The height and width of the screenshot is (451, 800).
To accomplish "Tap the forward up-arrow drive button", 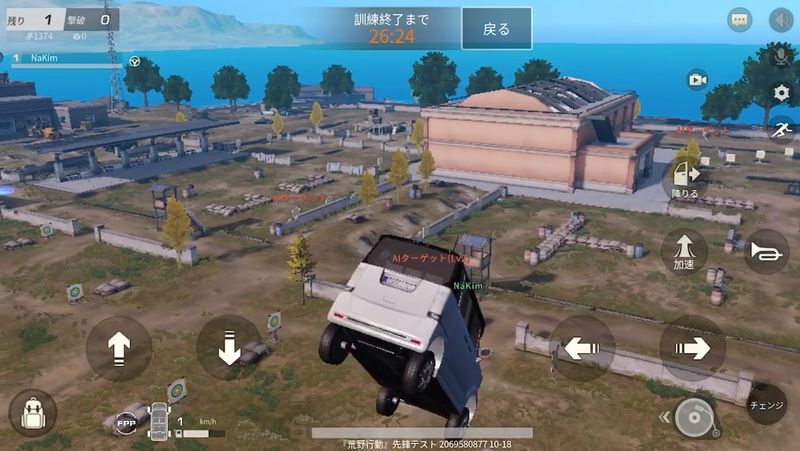I will click(119, 348).
